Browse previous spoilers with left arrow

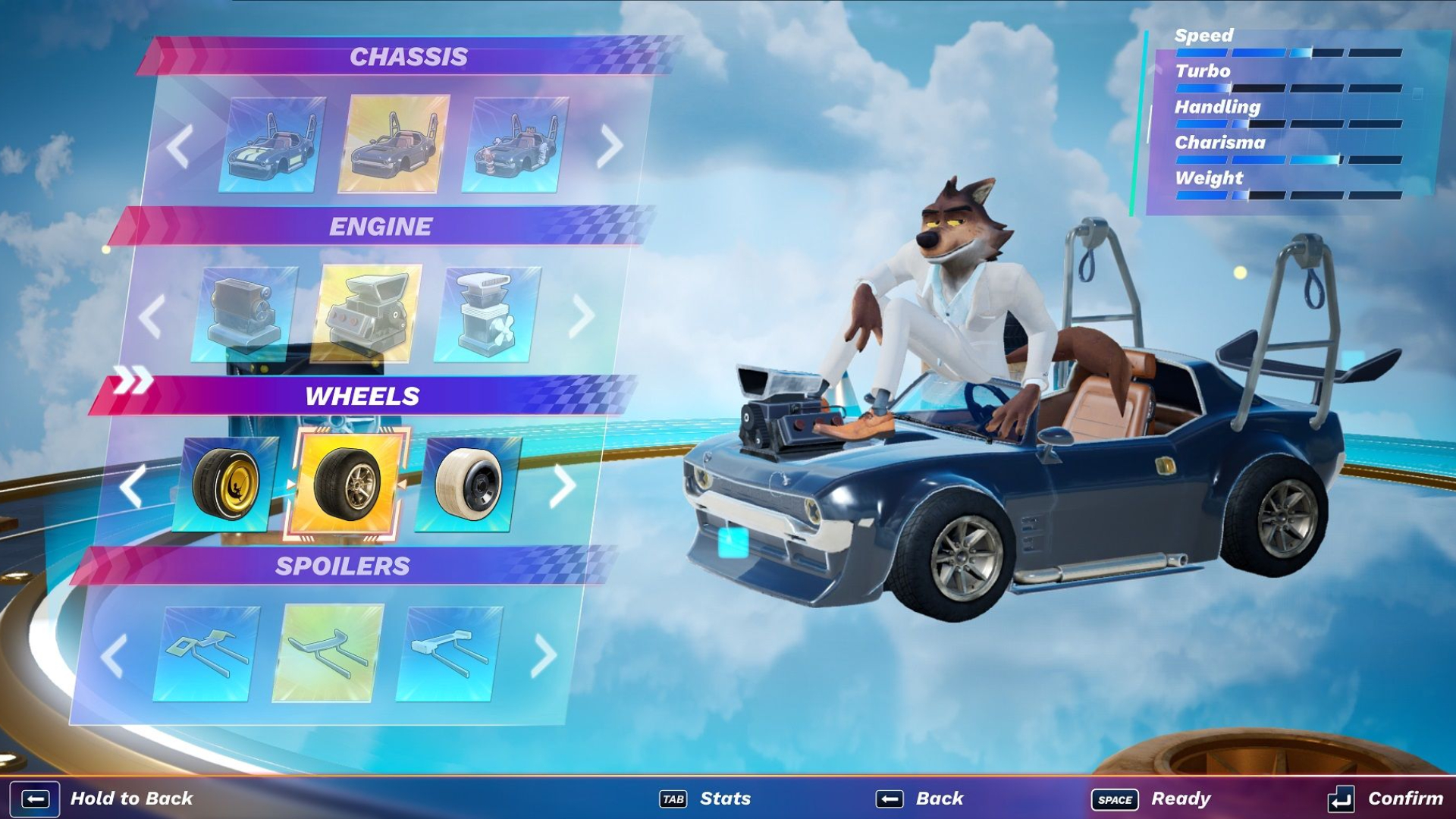coord(114,655)
